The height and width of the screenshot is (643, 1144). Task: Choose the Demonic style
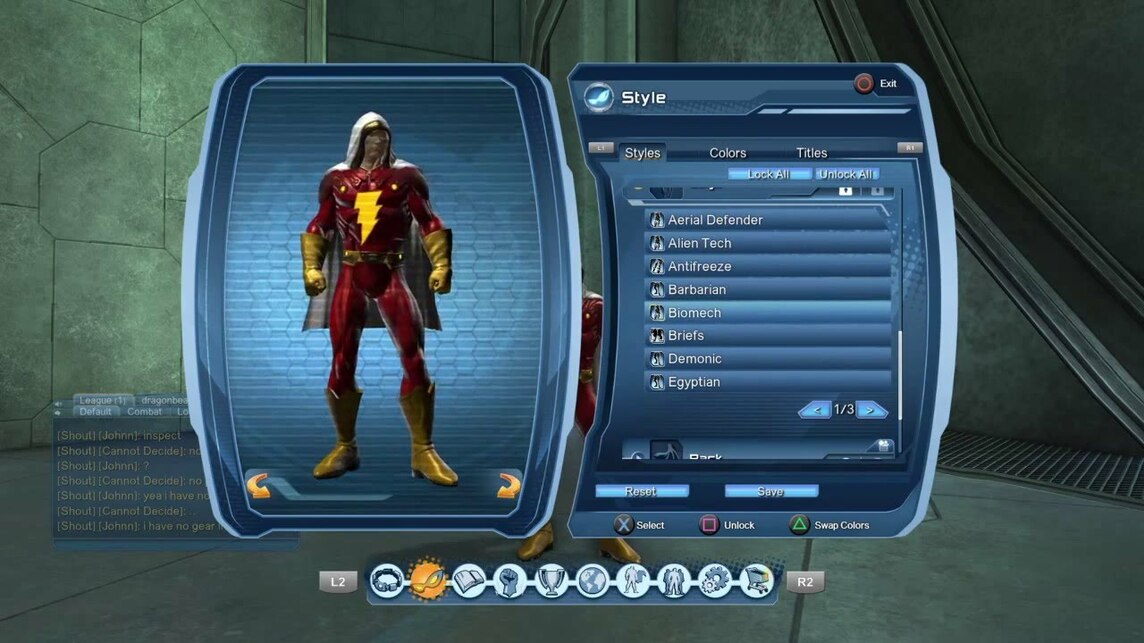[x=767, y=358]
